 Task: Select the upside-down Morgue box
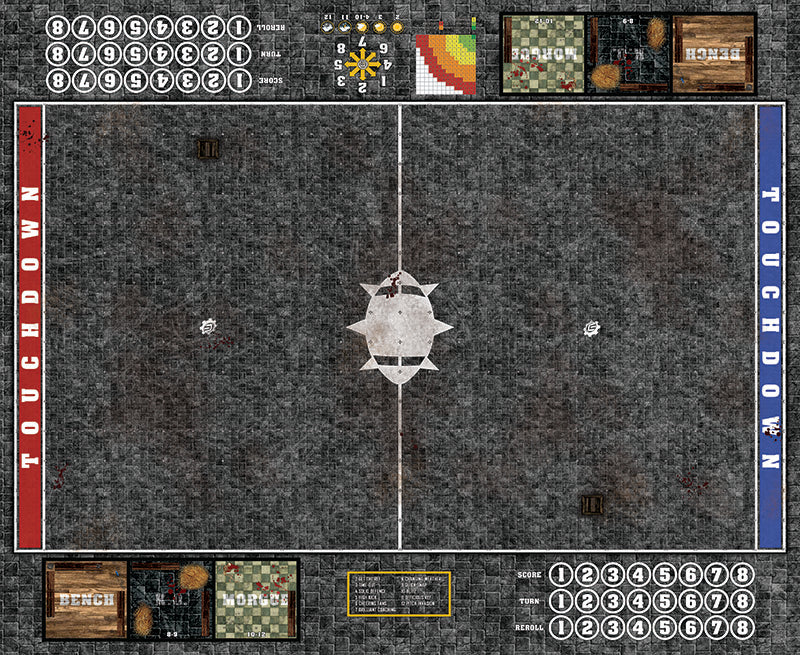point(542,53)
